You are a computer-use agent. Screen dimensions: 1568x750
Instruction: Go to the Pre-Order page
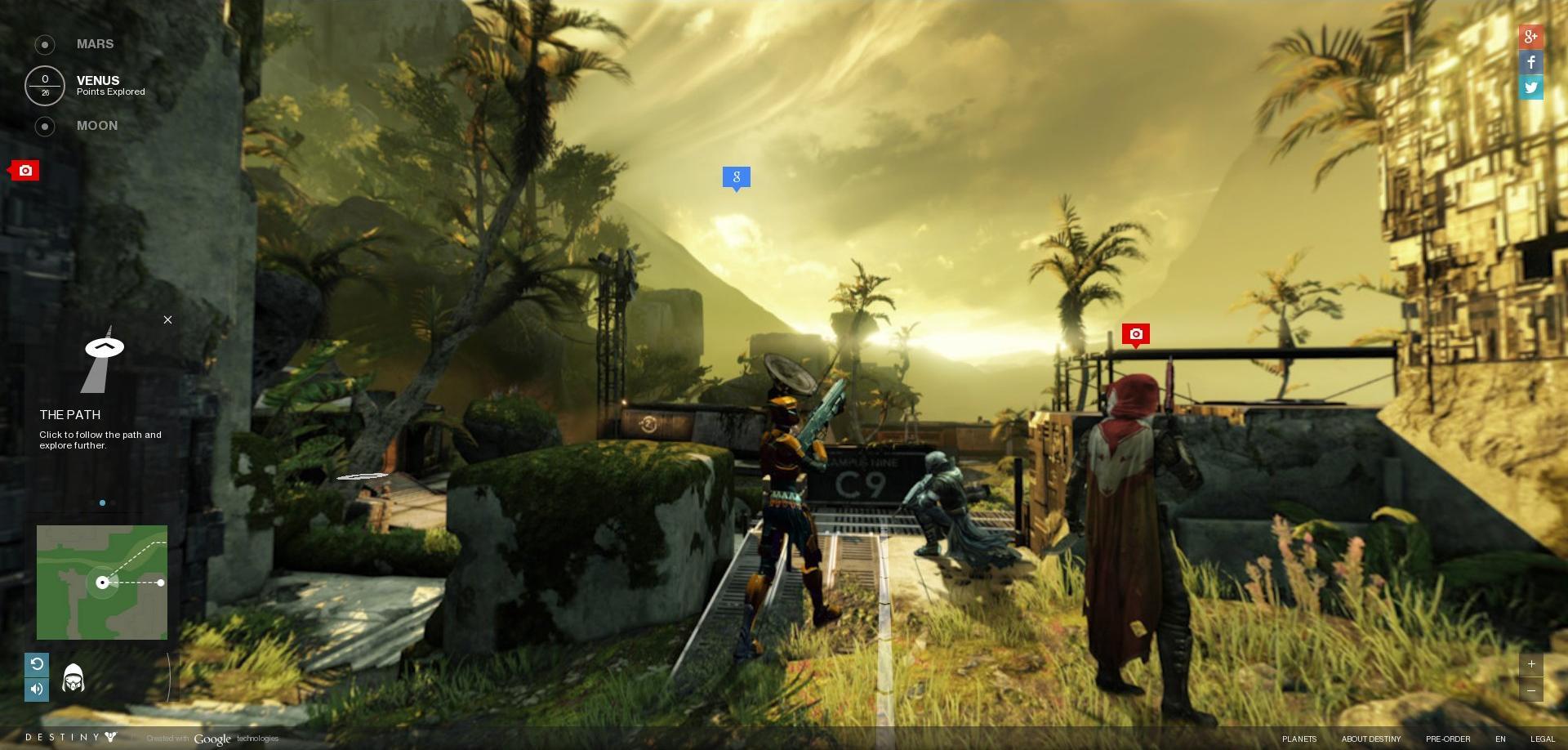tap(1447, 739)
